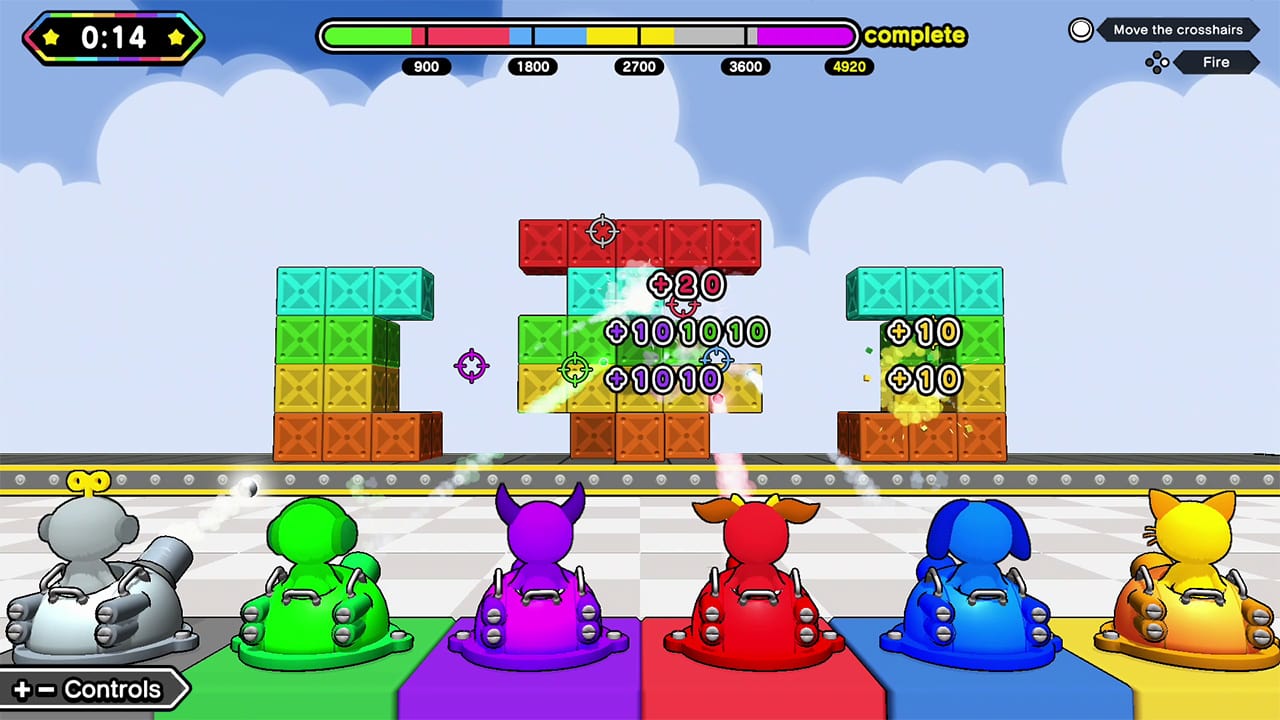Select the gray robot cannon
The image size is (1280, 720).
coord(95,580)
